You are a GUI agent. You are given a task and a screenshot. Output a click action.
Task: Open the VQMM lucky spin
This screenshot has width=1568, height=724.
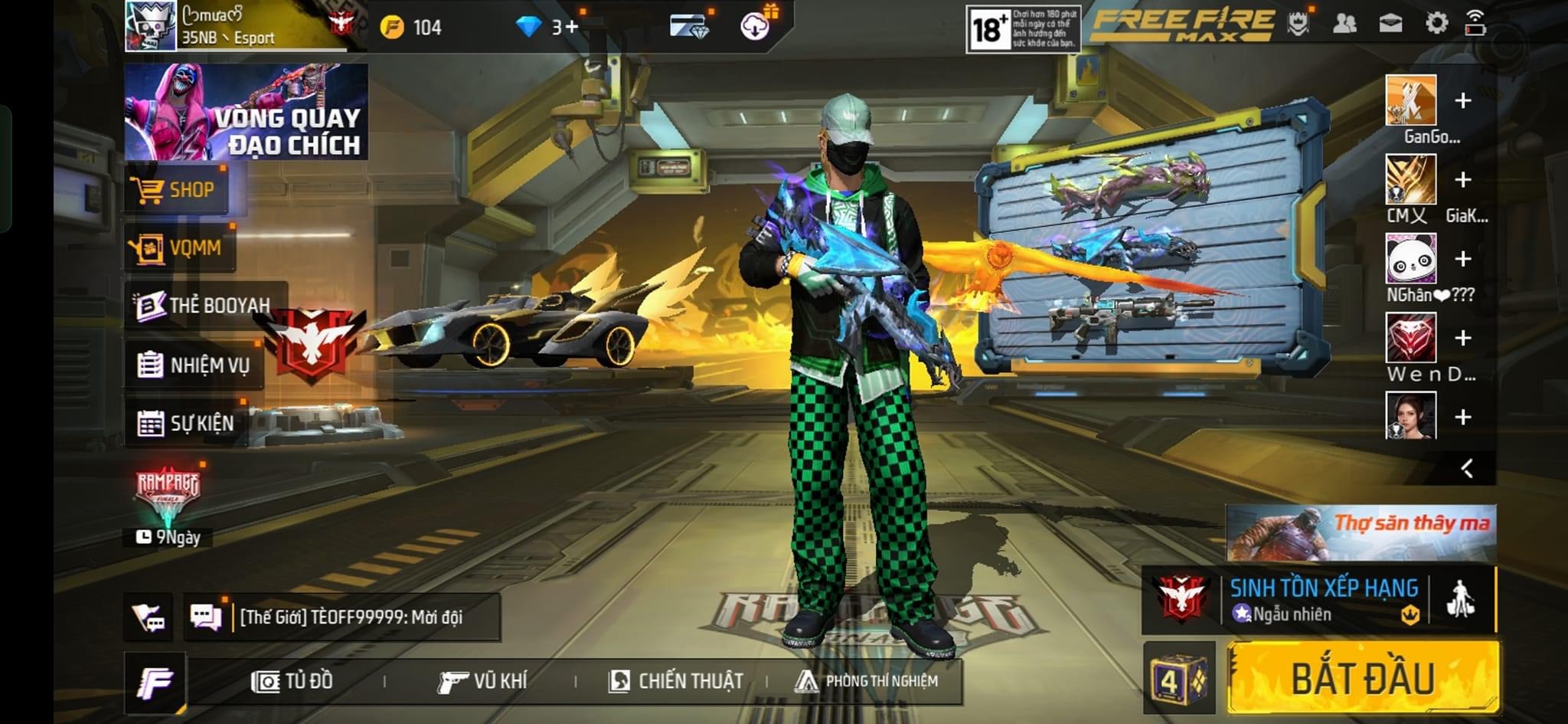[178, 247]
